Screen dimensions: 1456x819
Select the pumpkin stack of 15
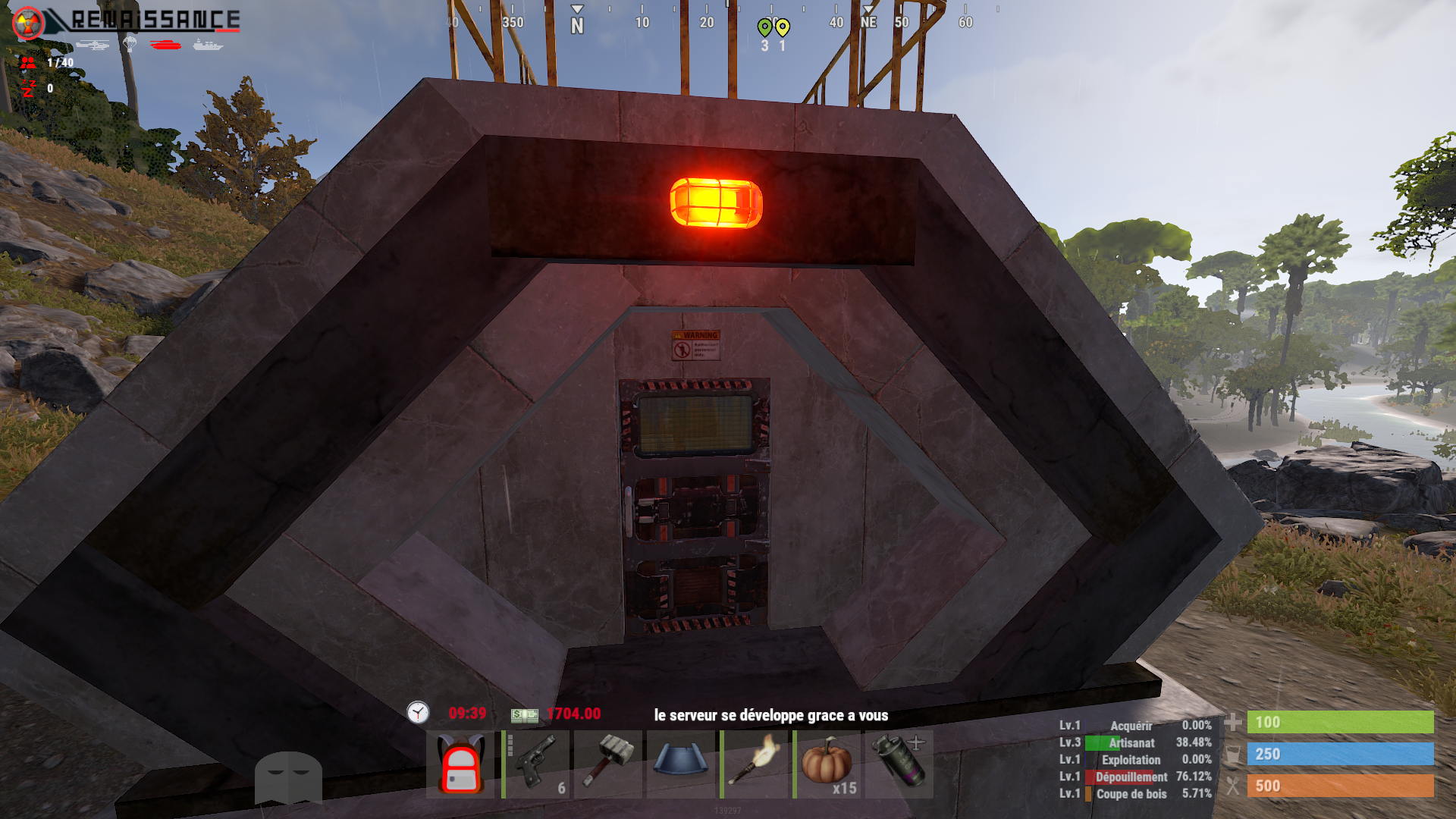(827, 764)
